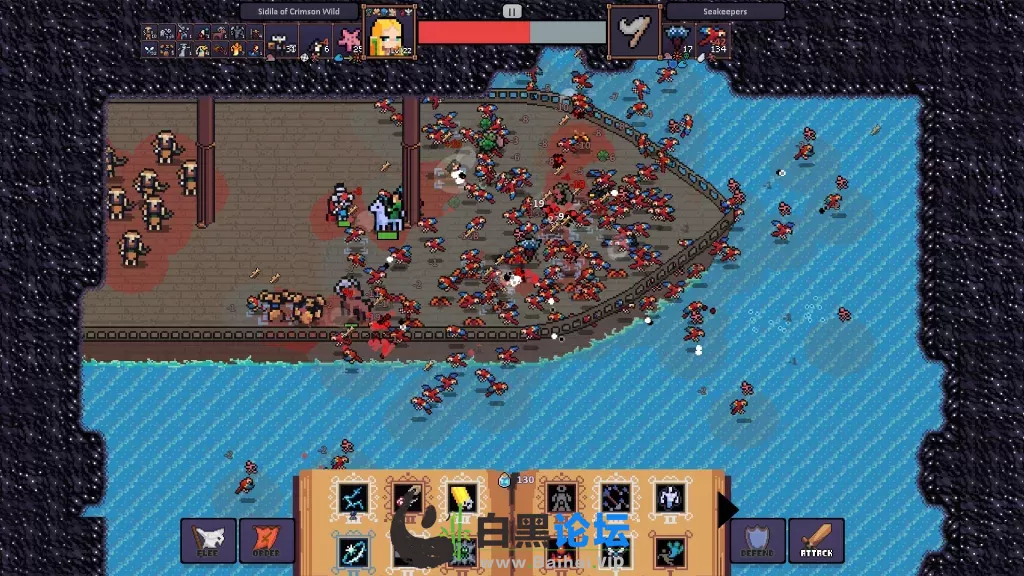
Task: Pause the battle with the pause button
Action: [512, 11]
